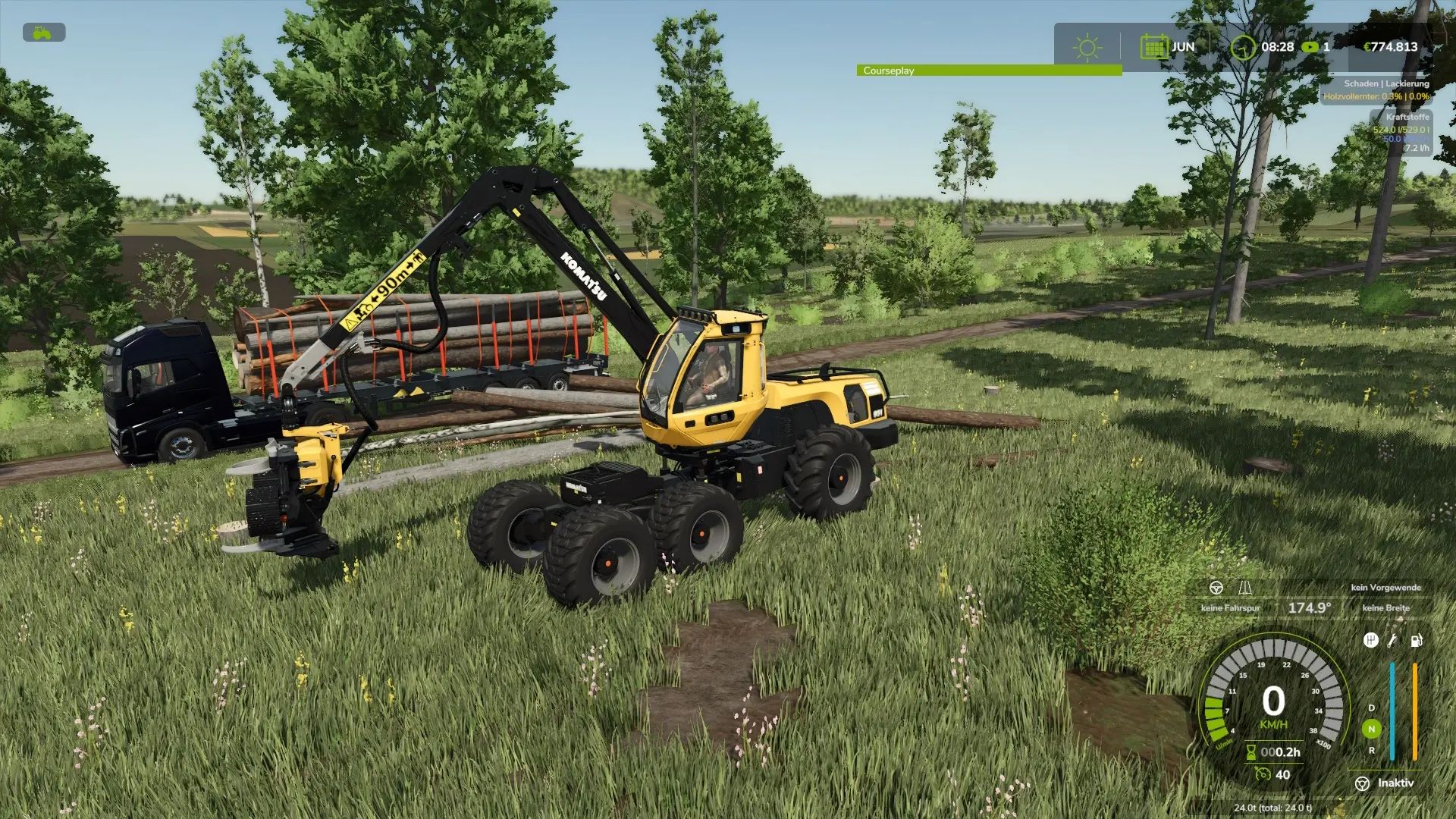This screenshot has width=1456, height=819.
Task: Click the keine Fahrspur label
Action: [x=1230, y=608]
